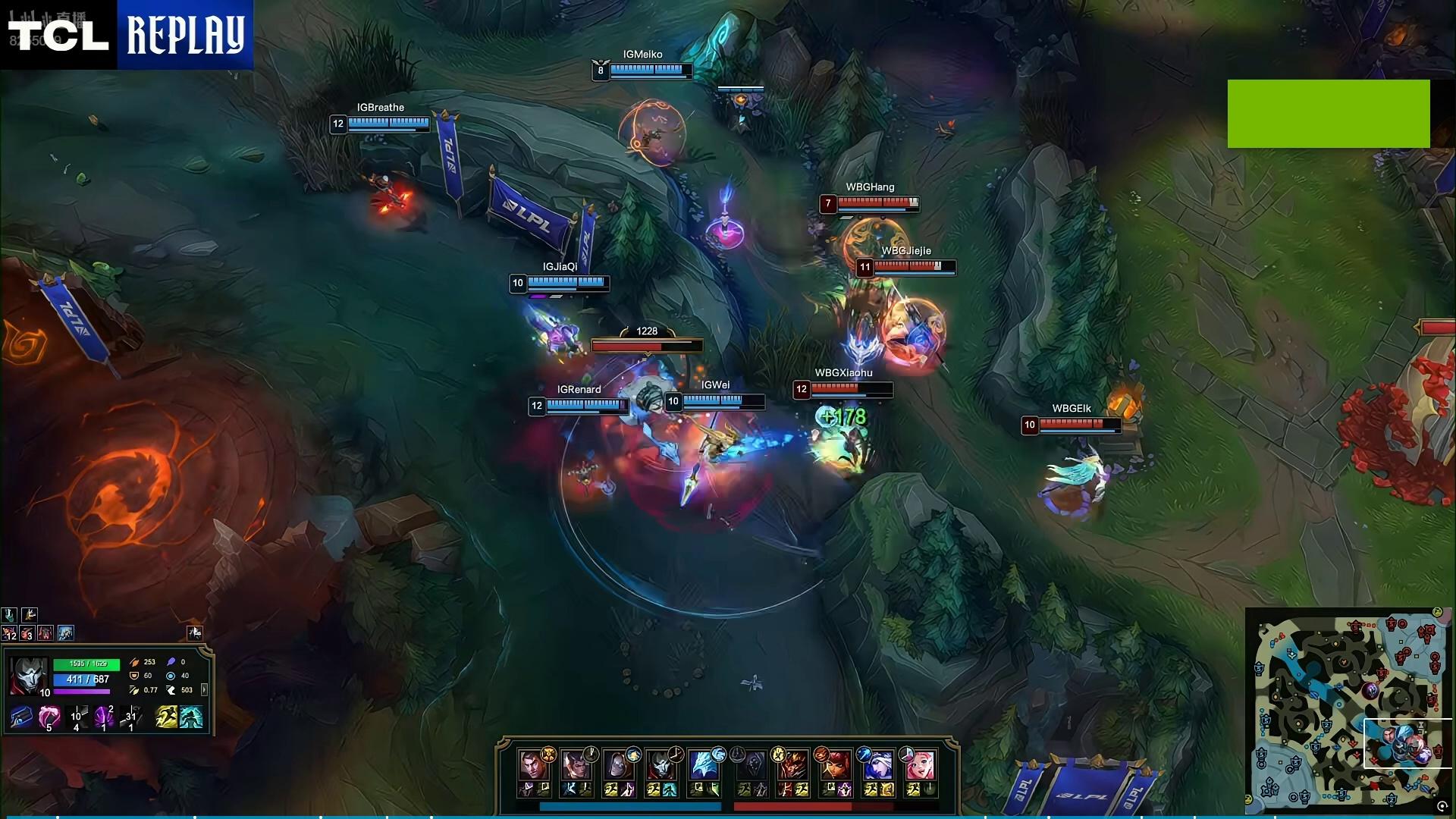Select the Jhin portrait in the bottom scoreboard

(x=661, y=765)
